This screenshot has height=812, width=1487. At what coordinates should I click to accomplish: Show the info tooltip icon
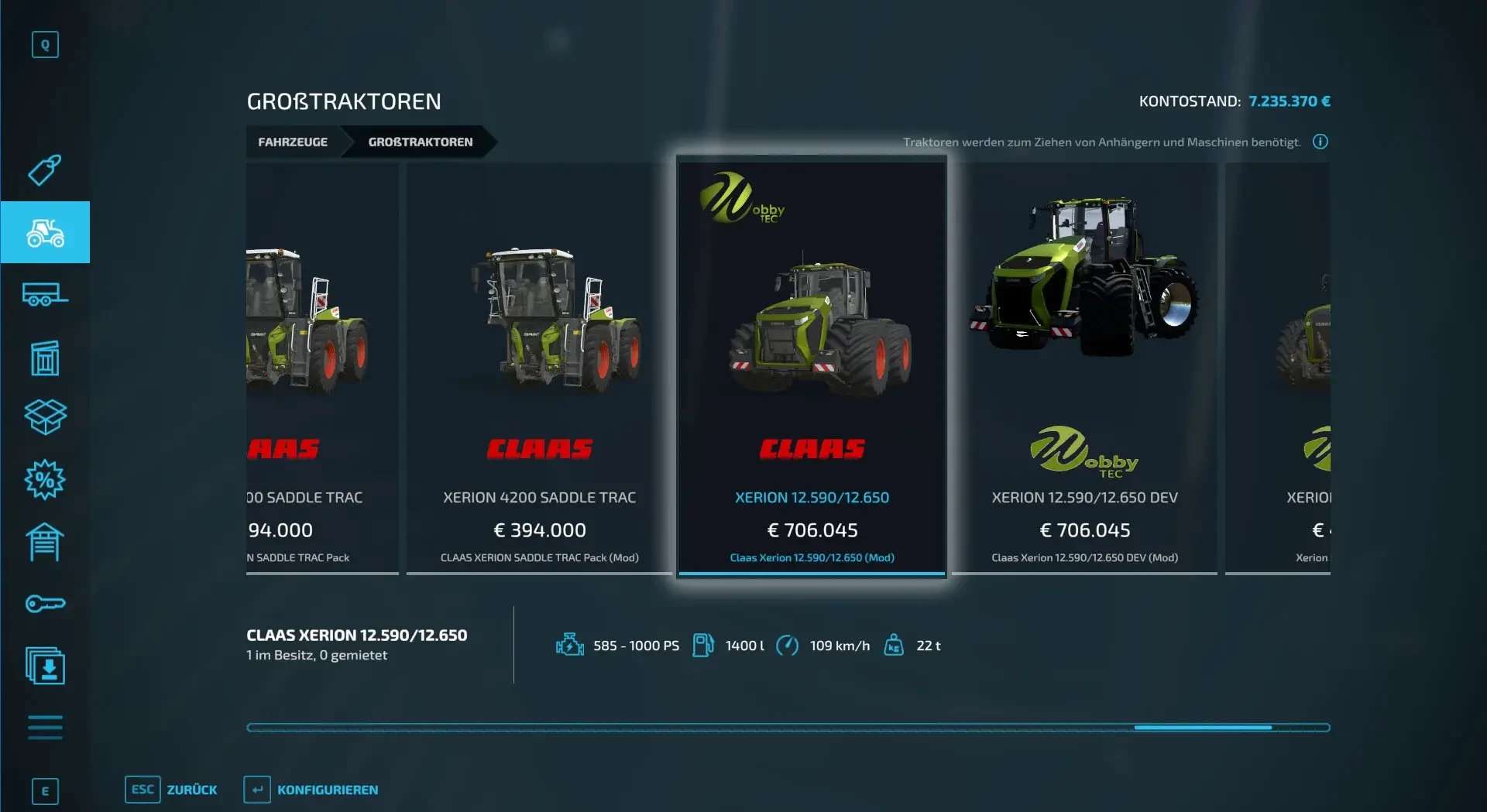click(x=1320, y=142)
